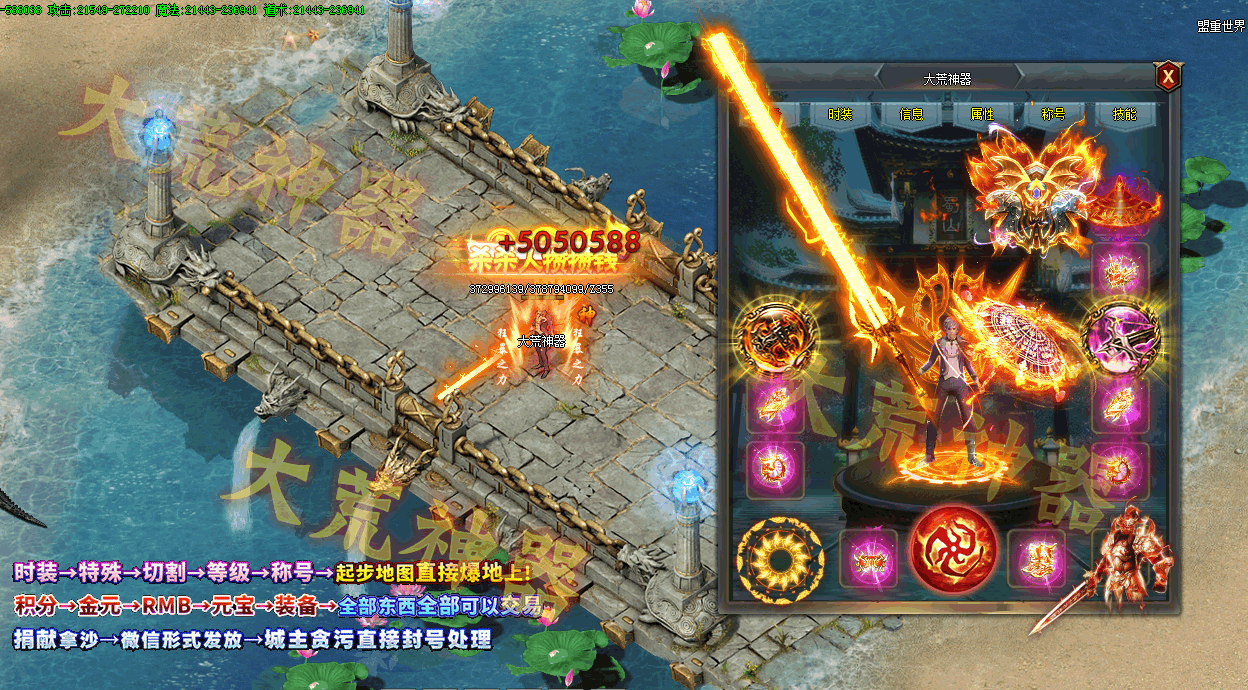Switch to the 时装 tab

click(x=840, y=114)
